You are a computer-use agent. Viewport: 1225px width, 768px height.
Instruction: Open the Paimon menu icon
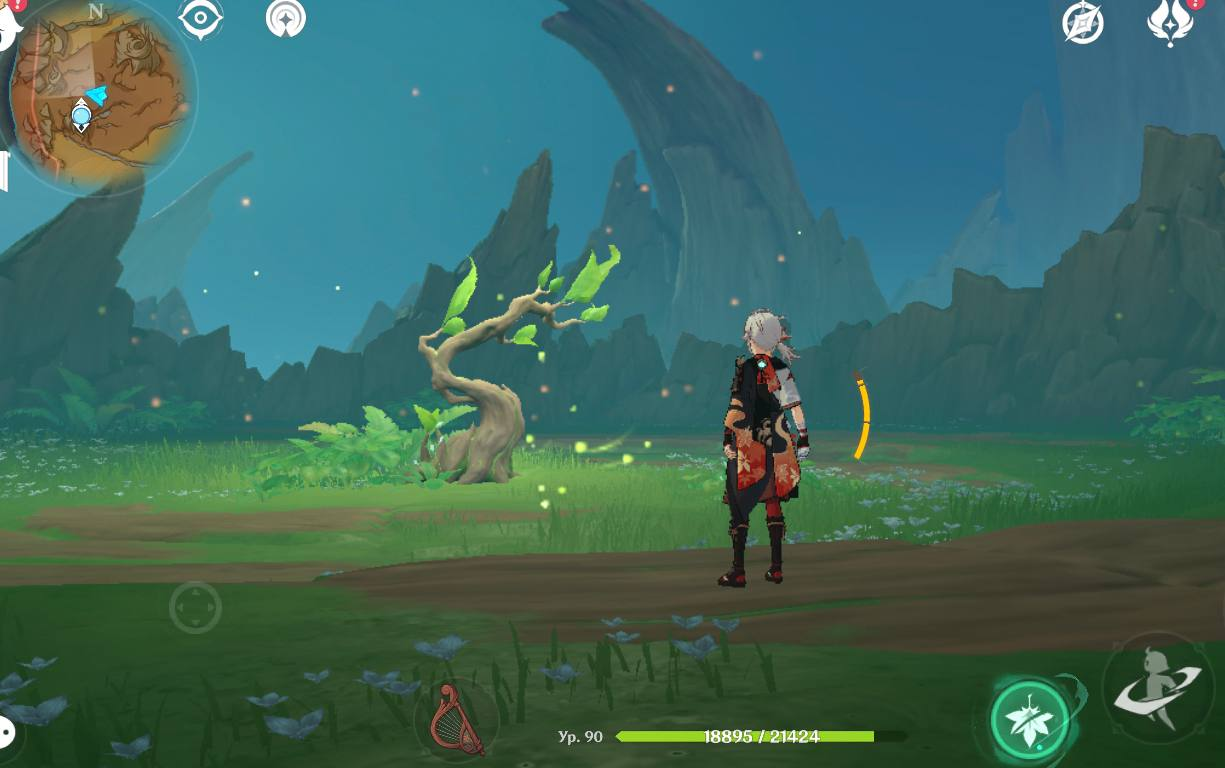(x=8, y=25)
